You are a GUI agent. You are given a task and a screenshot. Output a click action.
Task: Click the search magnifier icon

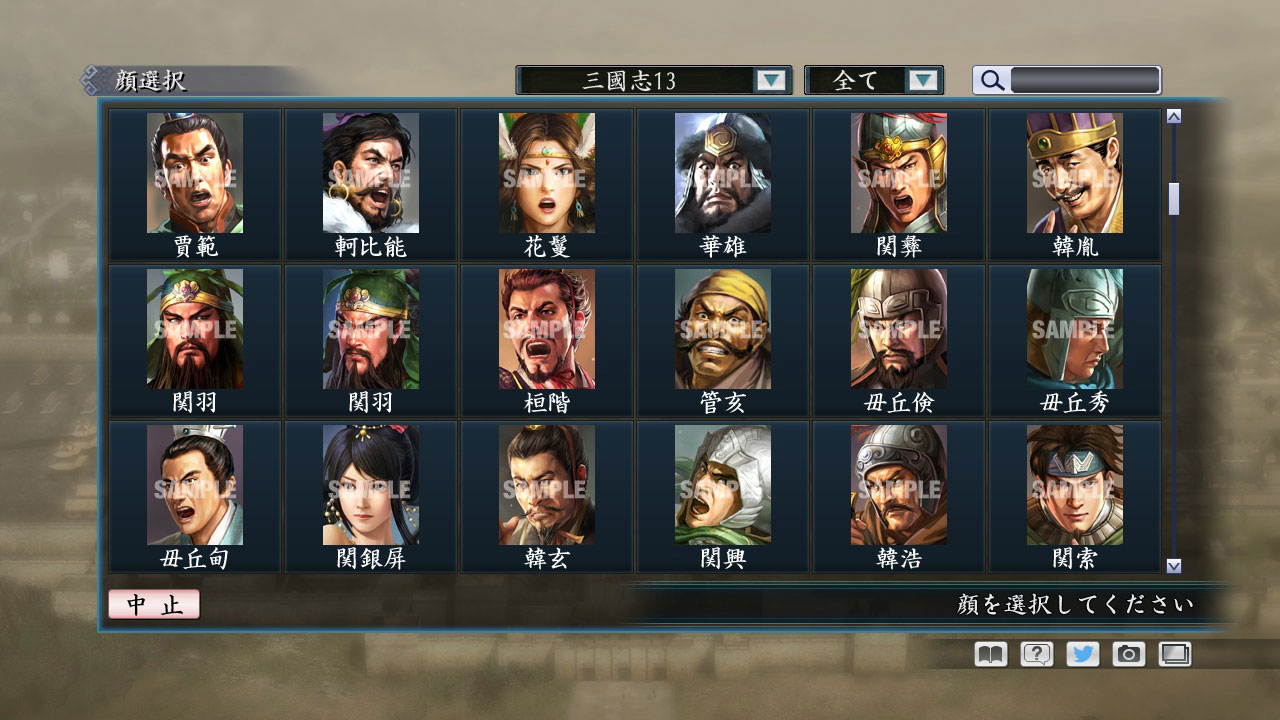pos(990,80)
